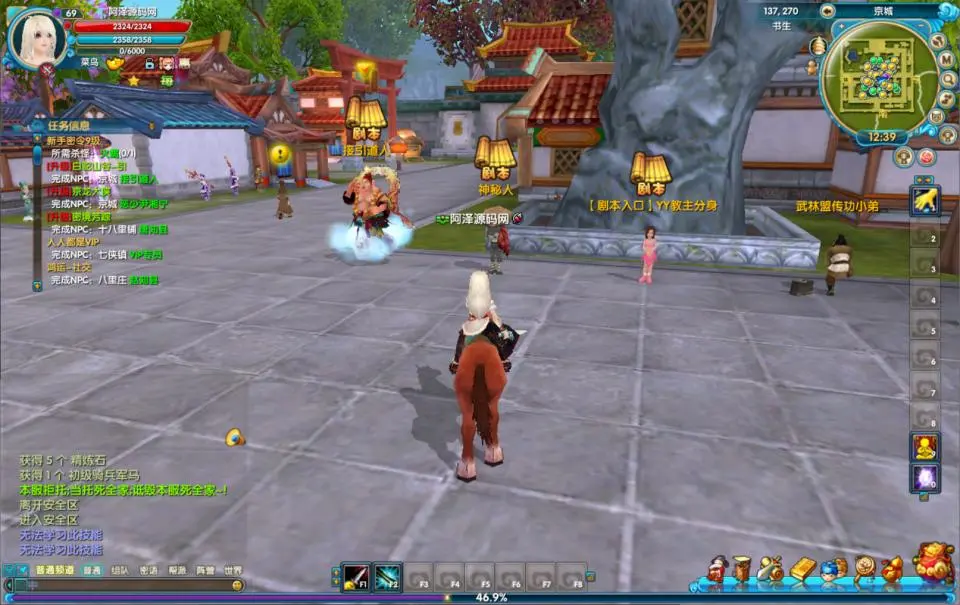Click the chat text input box
The height and width of the screenshot is (605, 960).
120,586
